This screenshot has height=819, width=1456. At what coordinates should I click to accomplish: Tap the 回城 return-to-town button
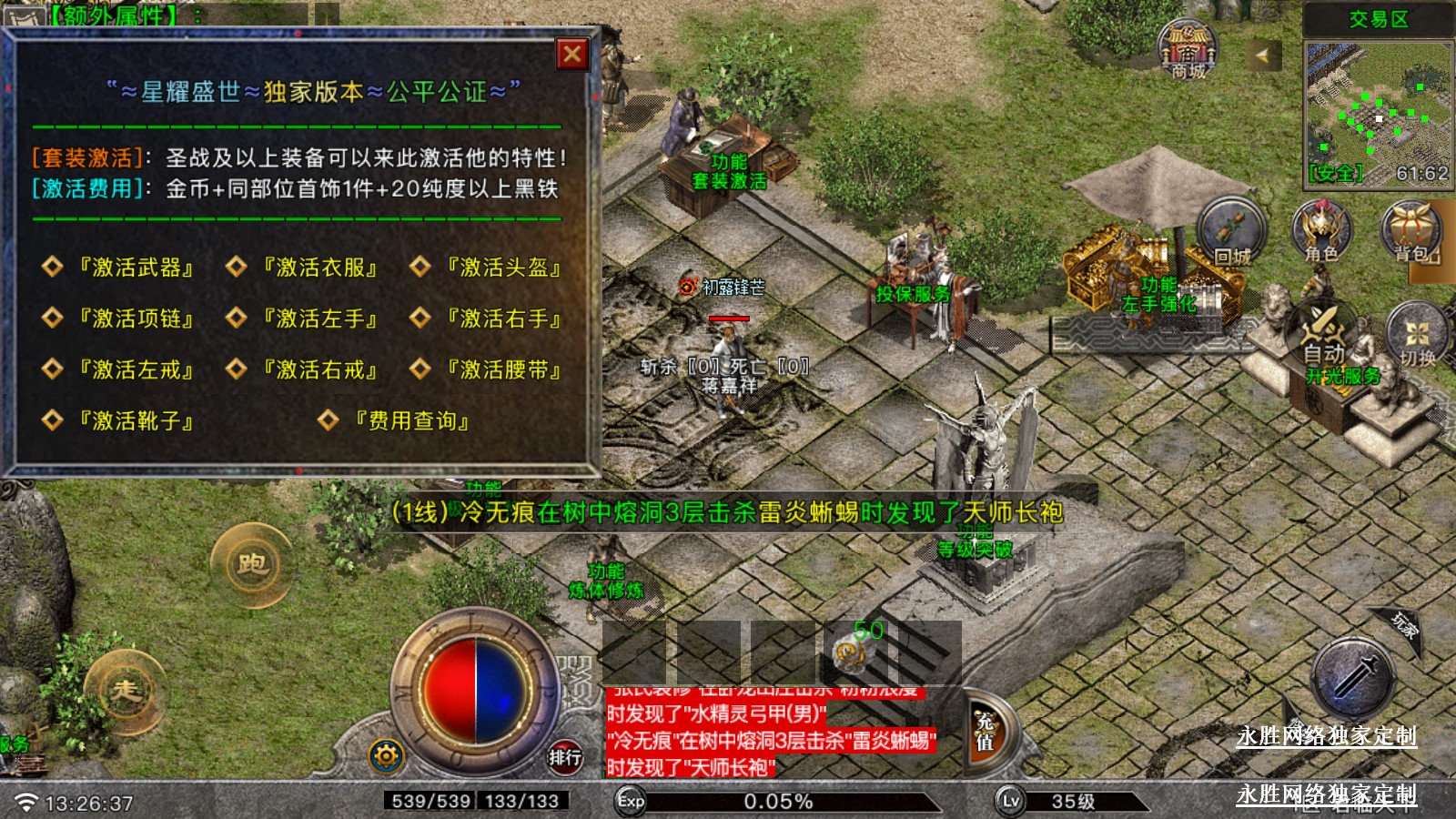[x=1232, y=232]
